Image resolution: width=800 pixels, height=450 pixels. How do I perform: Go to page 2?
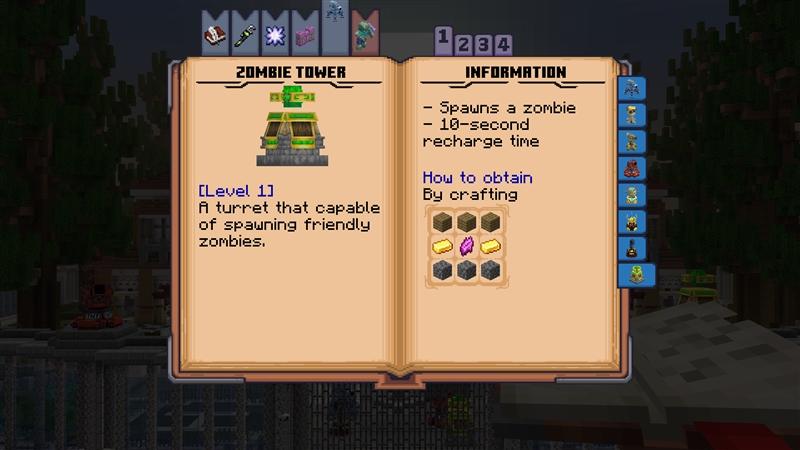[463, 44]
